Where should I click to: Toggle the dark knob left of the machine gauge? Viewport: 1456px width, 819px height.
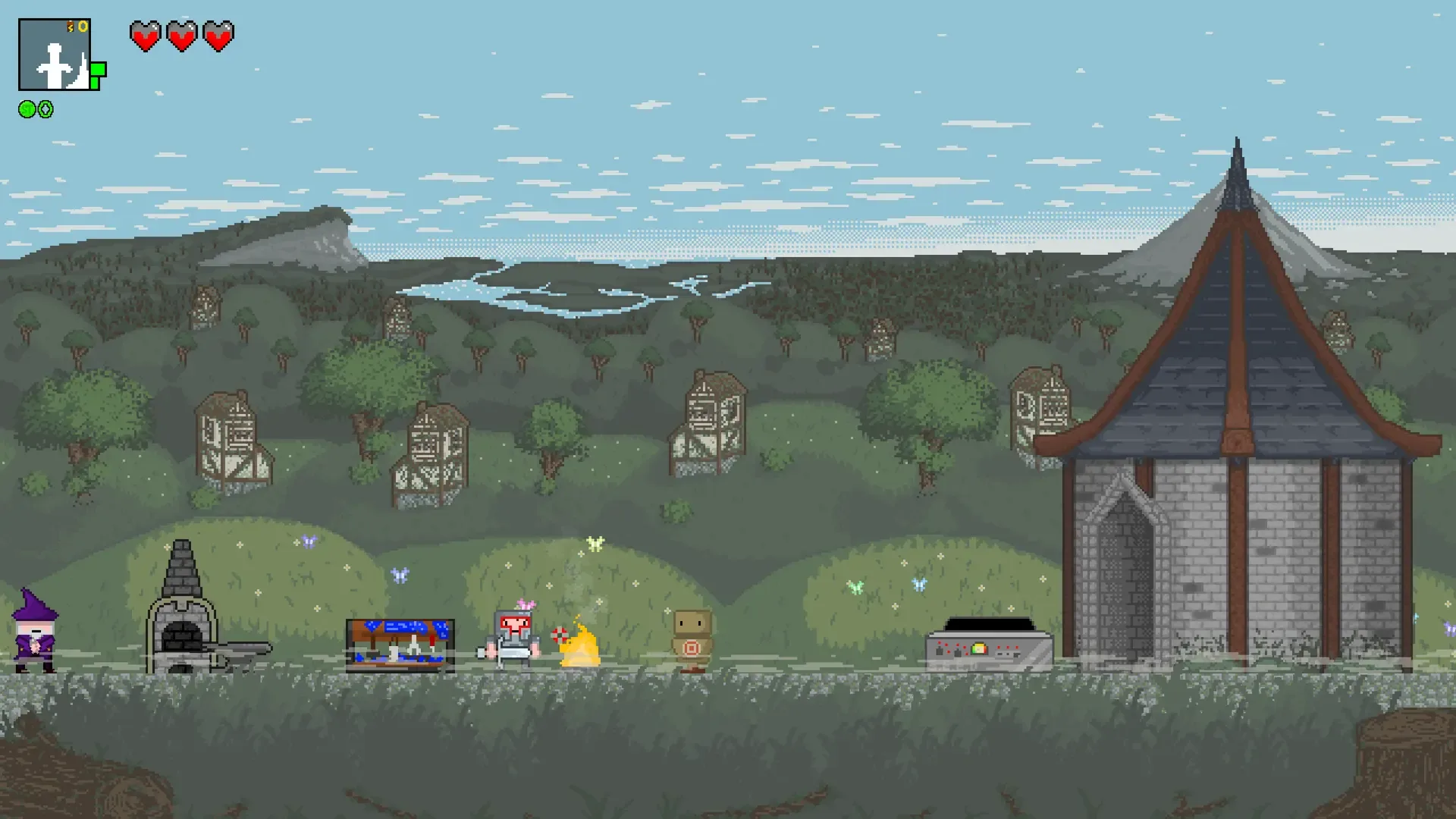pos(958,652)
